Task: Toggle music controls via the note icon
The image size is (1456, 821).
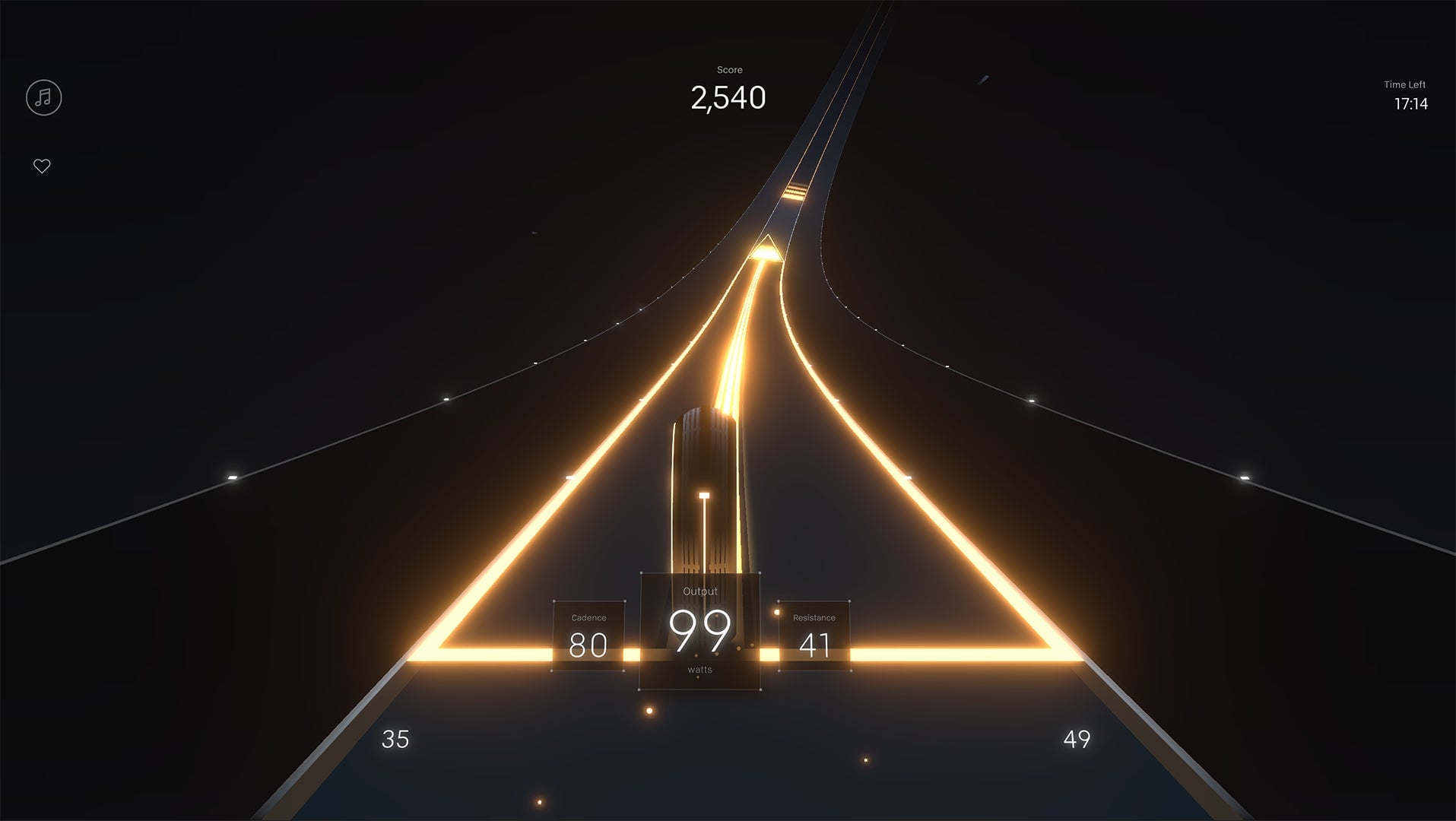Action: click(43, 97)
